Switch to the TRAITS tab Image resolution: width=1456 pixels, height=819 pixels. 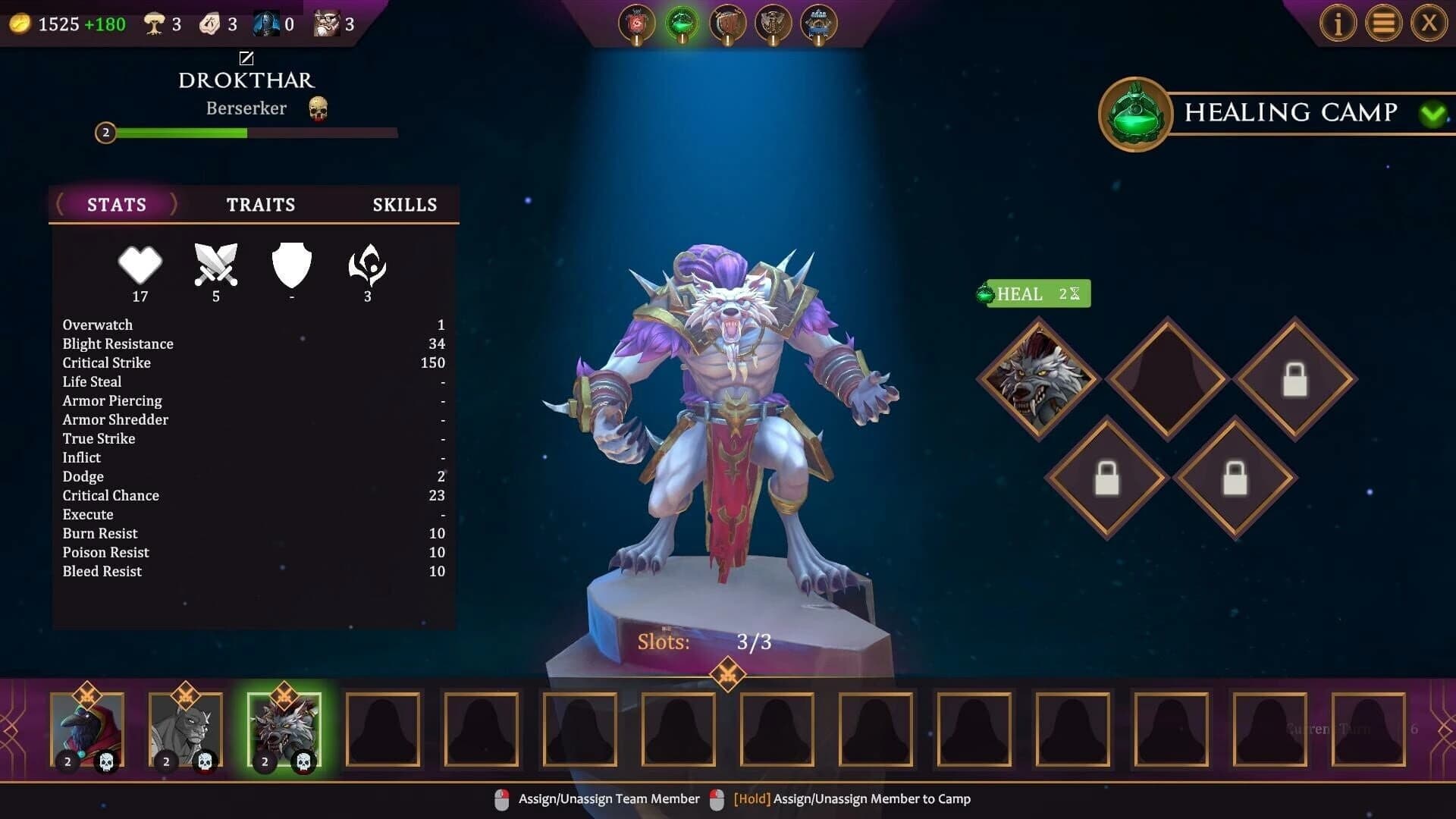(260, 204)
